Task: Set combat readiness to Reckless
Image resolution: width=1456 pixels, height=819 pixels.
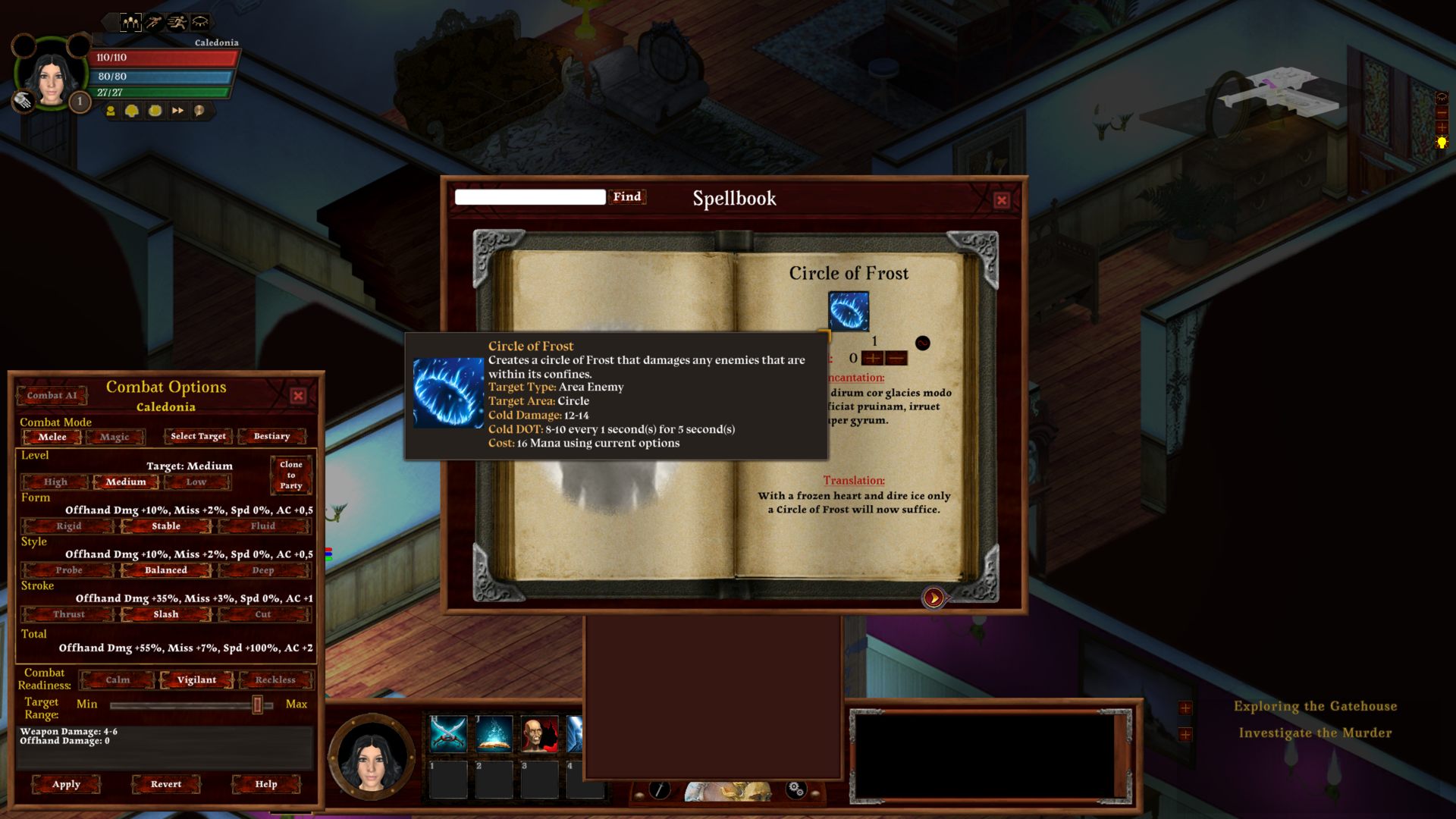Action: pos(275,680)
